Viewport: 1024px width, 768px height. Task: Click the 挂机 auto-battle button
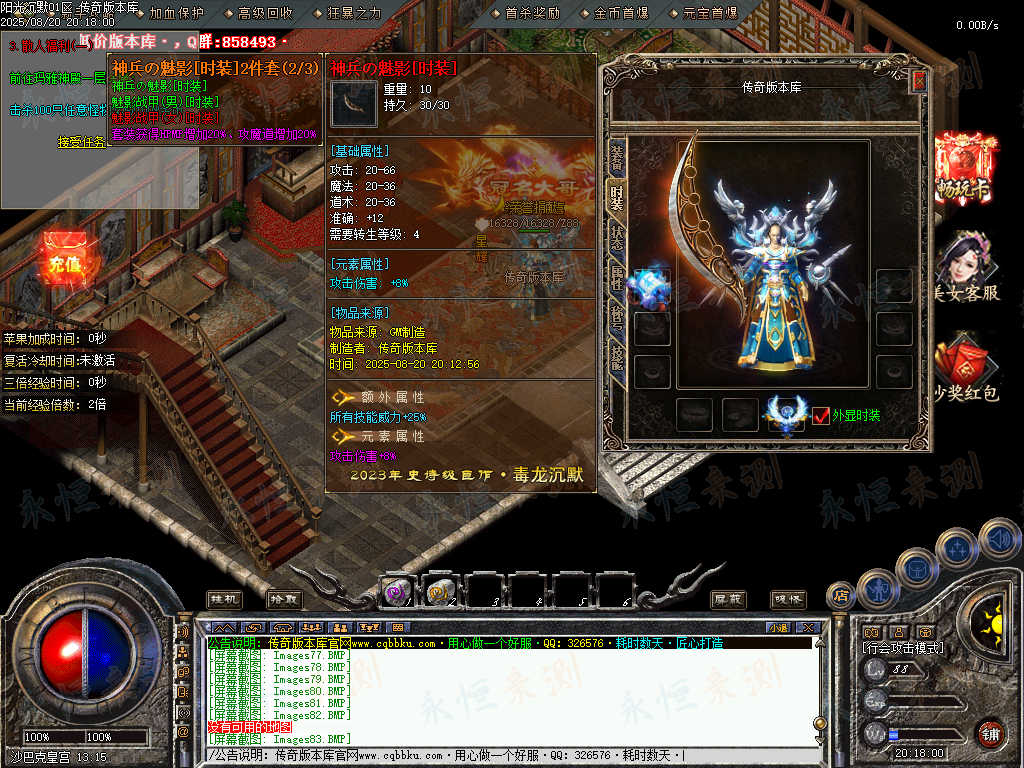[x=224, y=598]
